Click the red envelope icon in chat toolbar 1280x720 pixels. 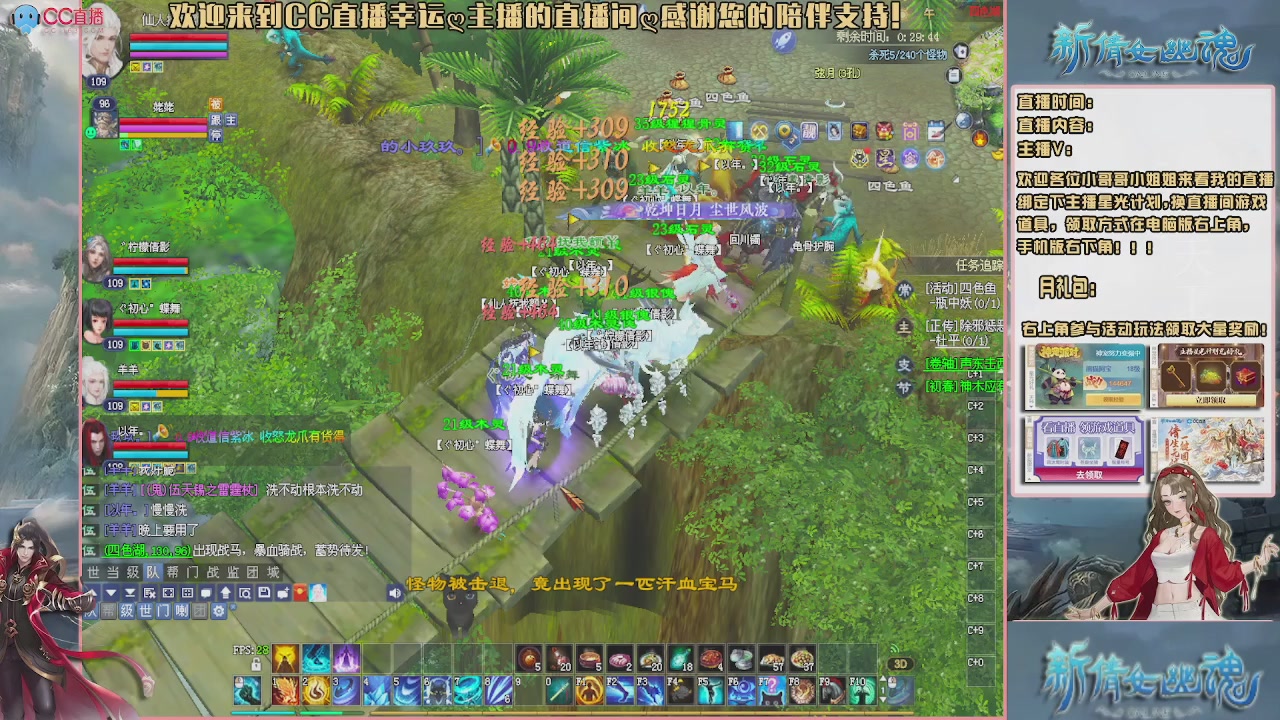pyautogui.click(x=298, y=593)
